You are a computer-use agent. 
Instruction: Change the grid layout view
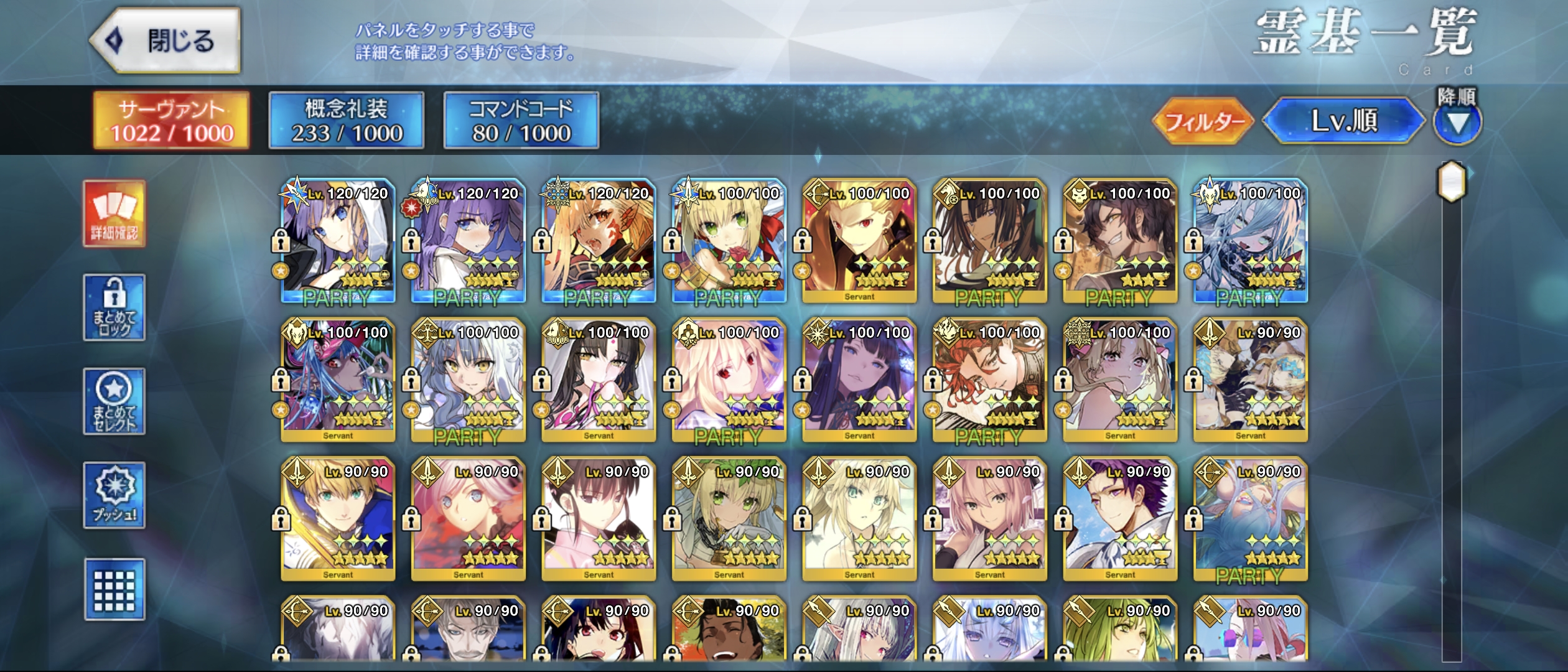click(114, 589)
